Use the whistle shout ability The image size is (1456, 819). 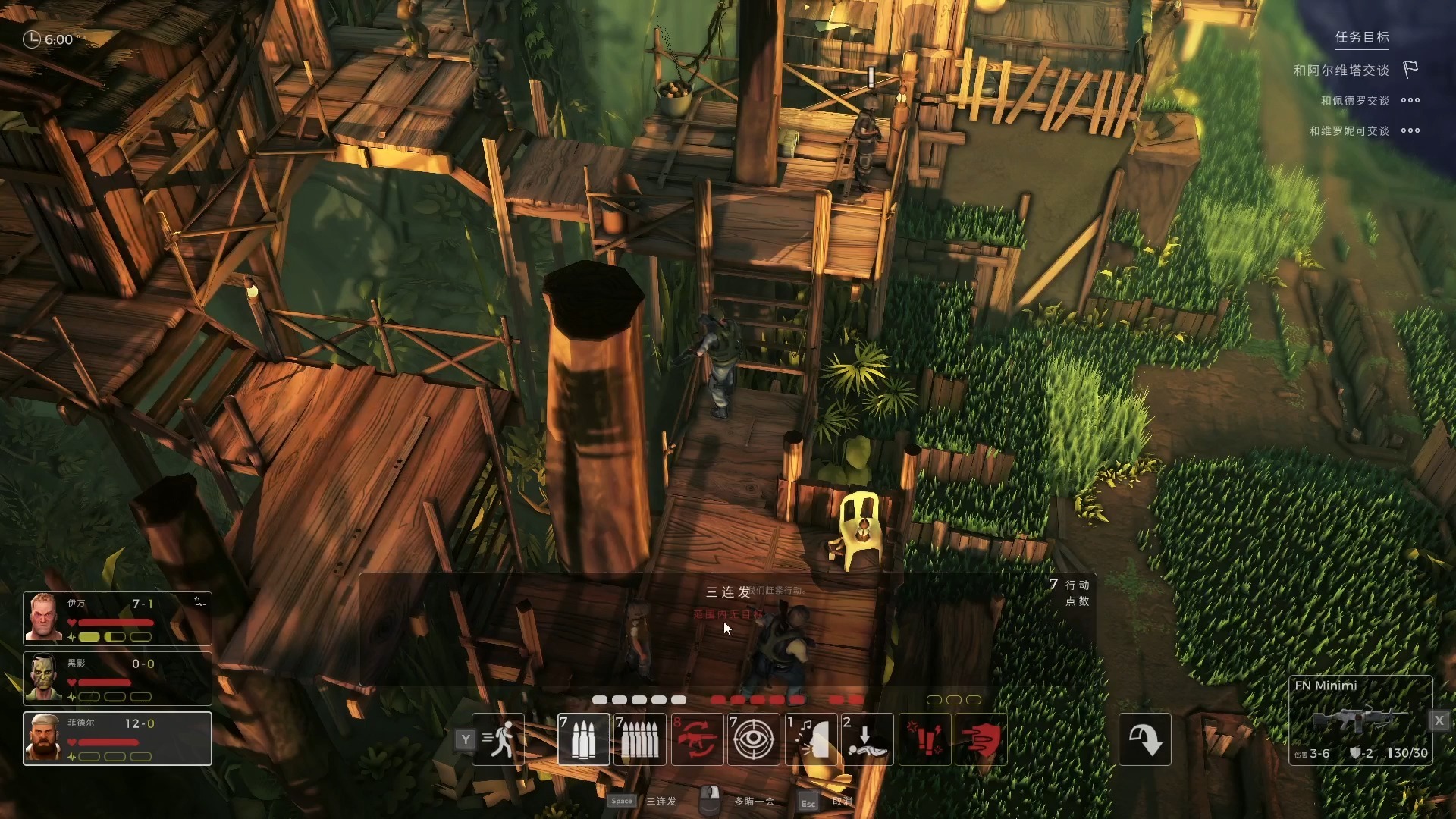click(x=811, y=739)
